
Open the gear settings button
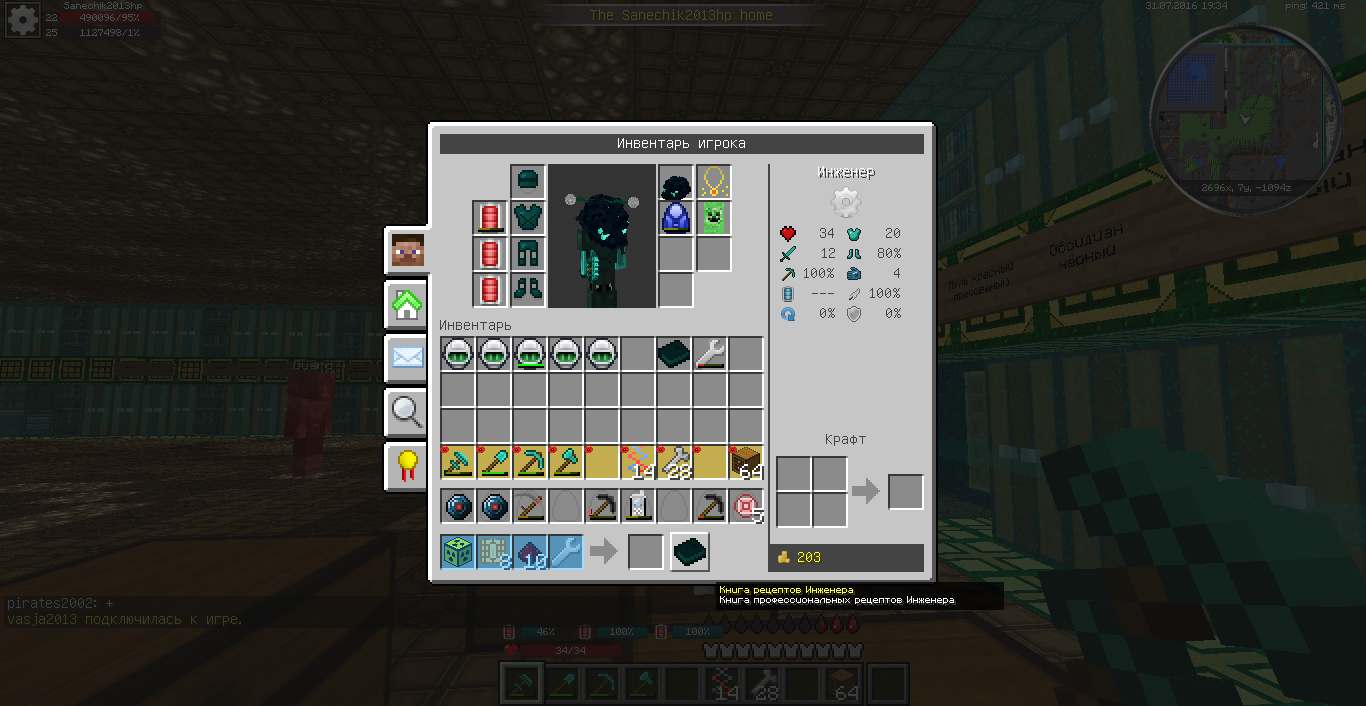tap(24, 20)
